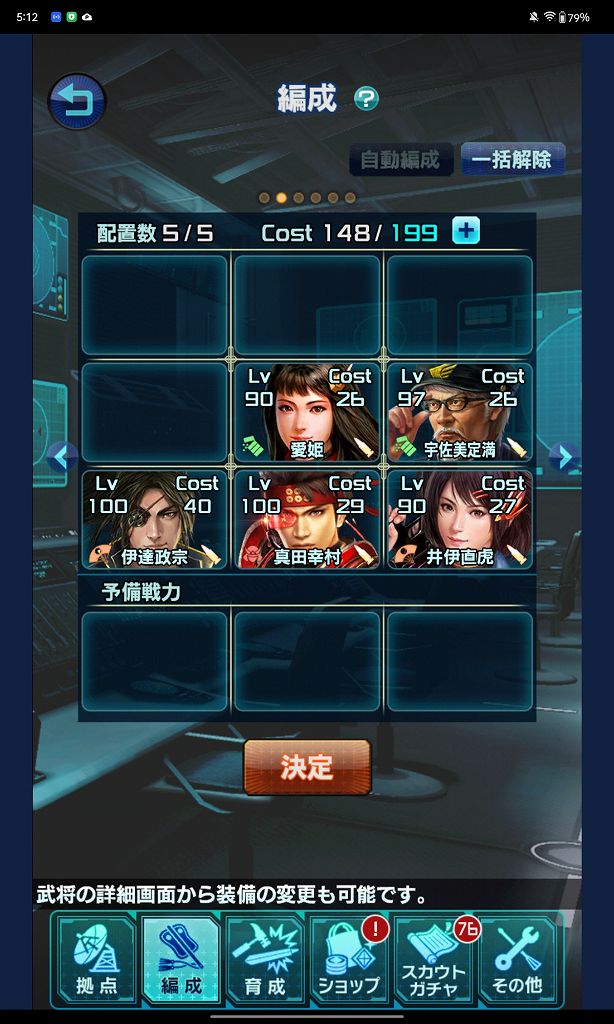Open the その他 other menu
Screen dimensions: 614x1024
517,961
